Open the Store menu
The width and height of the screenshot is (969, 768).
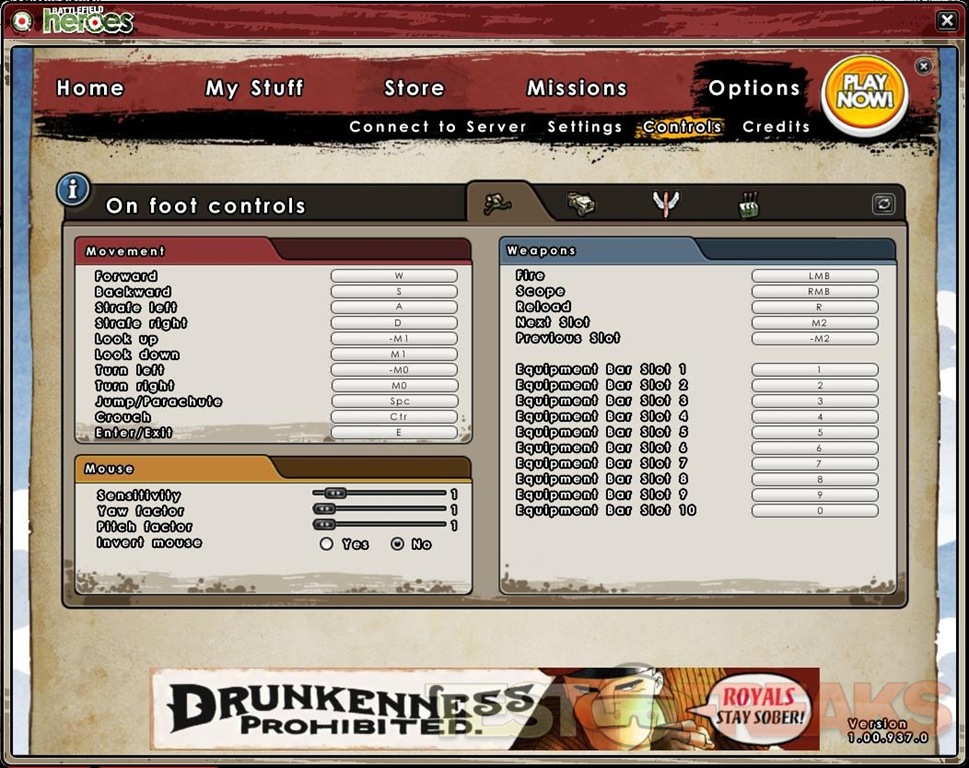coord(414,88)
